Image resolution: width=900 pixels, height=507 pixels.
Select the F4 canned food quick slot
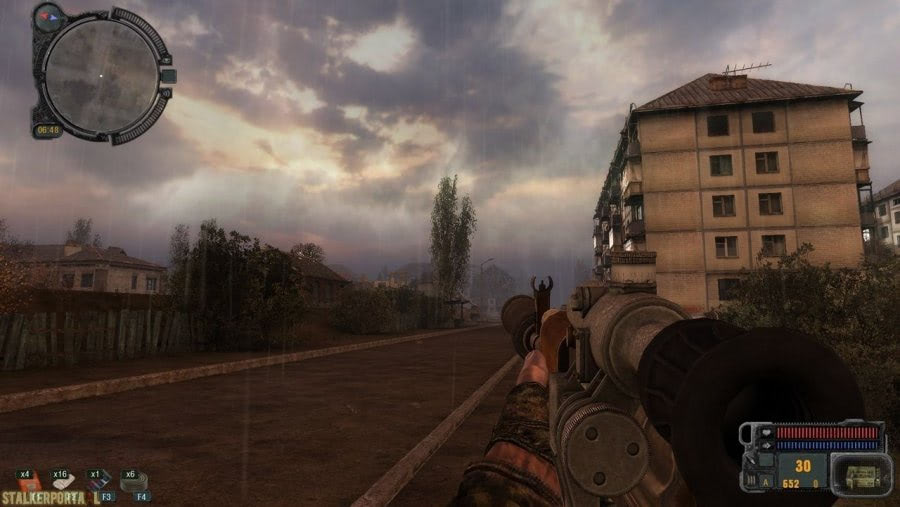click(x=134, y=483)
